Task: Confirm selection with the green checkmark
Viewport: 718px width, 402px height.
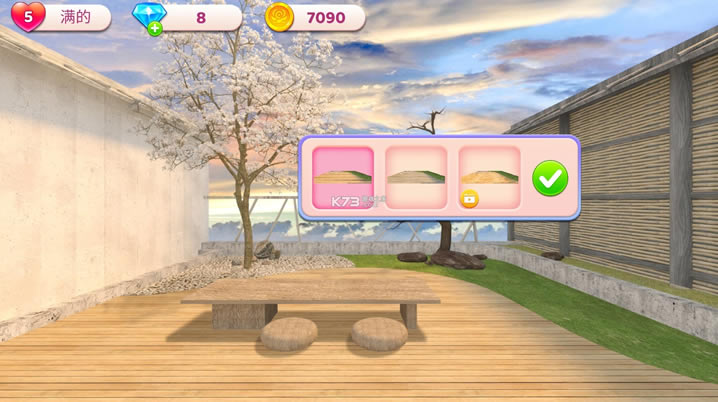Action: pos(549,178)
